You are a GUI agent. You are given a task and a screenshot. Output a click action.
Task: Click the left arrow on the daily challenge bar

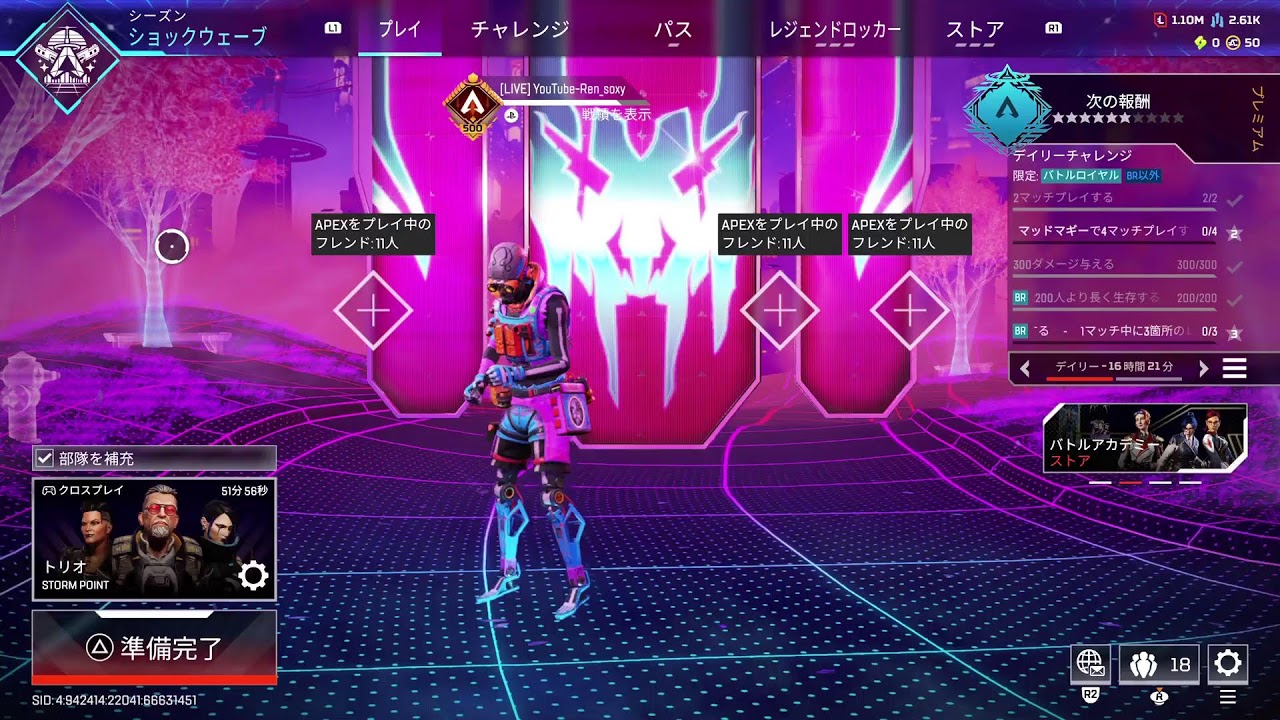click(x=1027, y=368)
